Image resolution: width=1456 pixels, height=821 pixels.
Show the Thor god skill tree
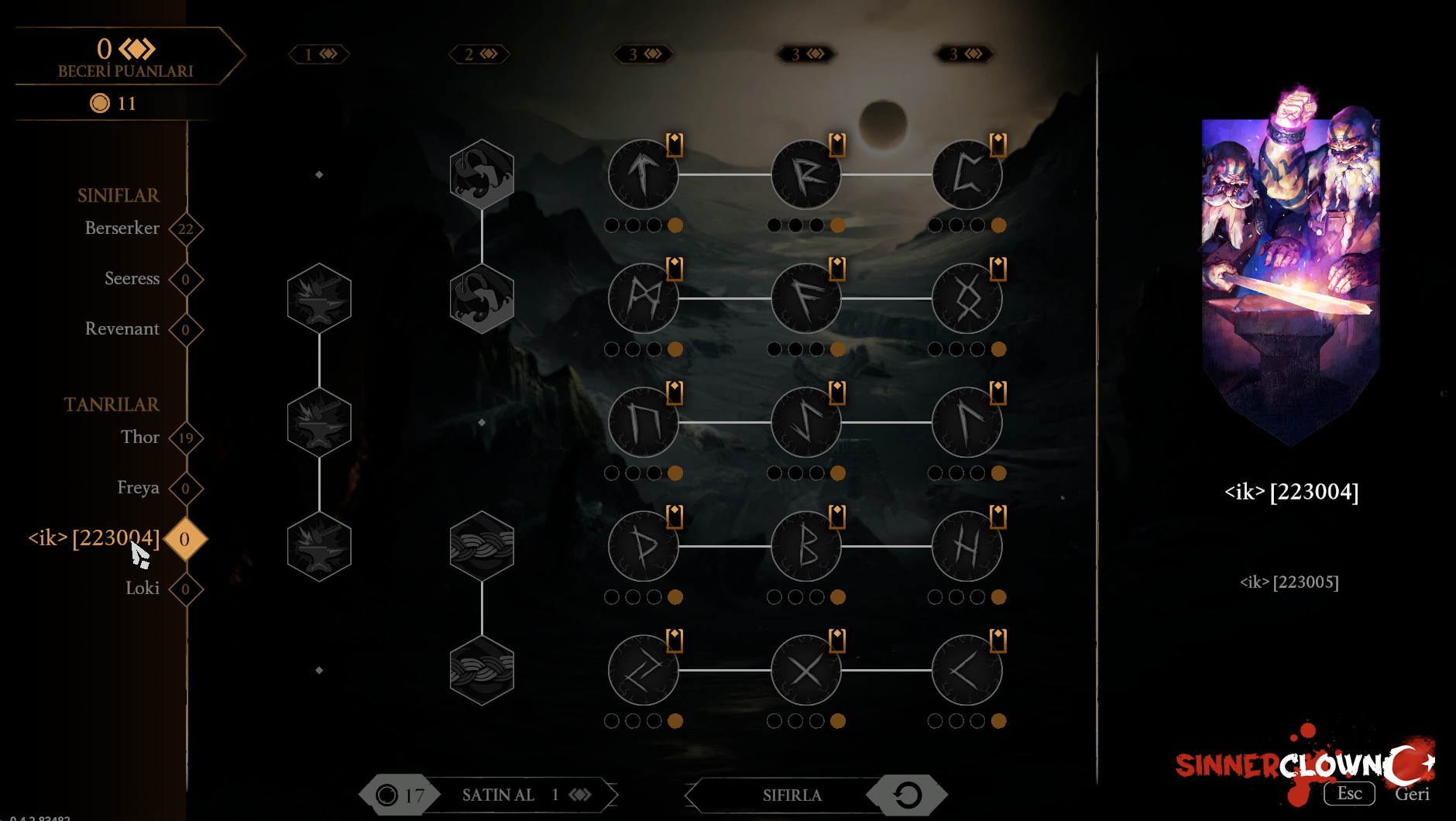(x=140, y=438)
